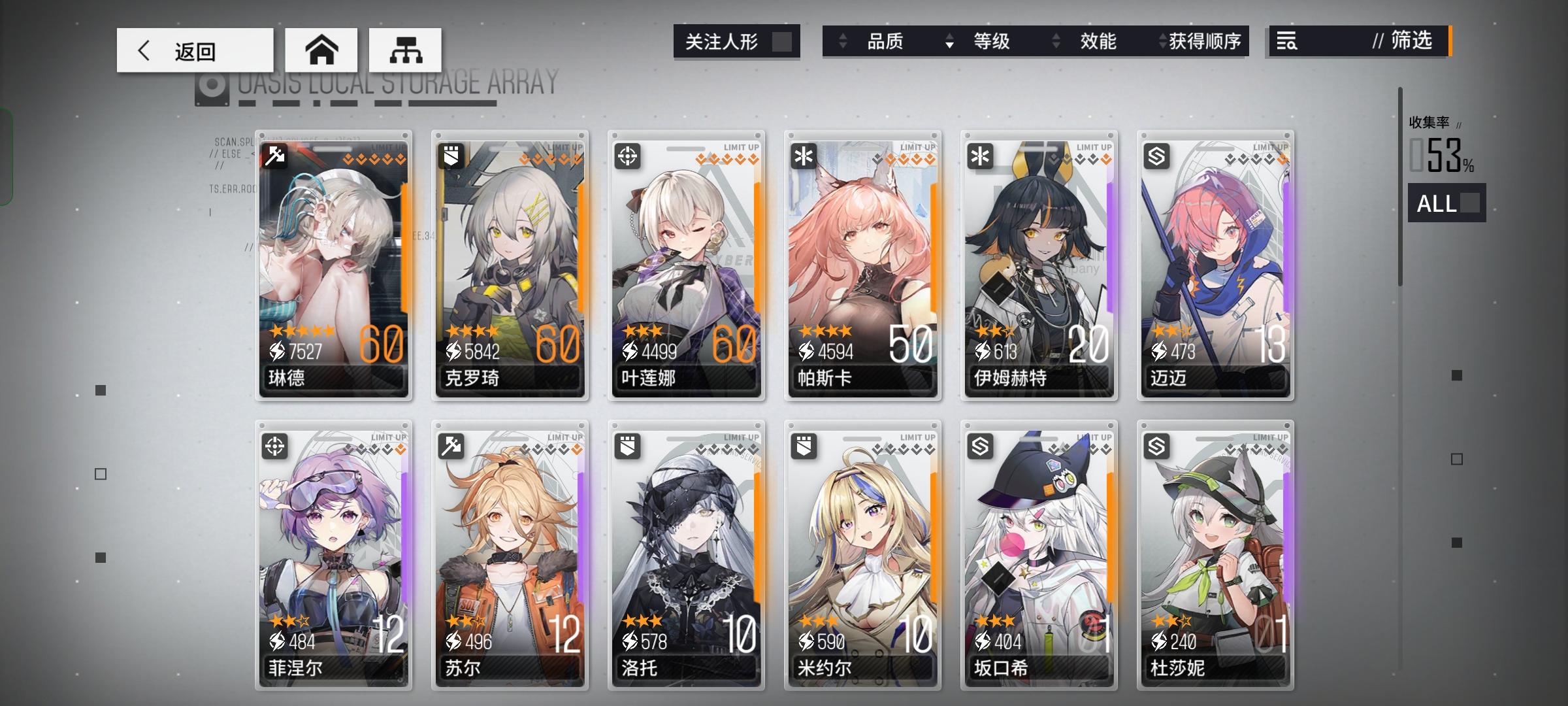
Task: Open the home screen via the house icon
Action: [323, 50]
